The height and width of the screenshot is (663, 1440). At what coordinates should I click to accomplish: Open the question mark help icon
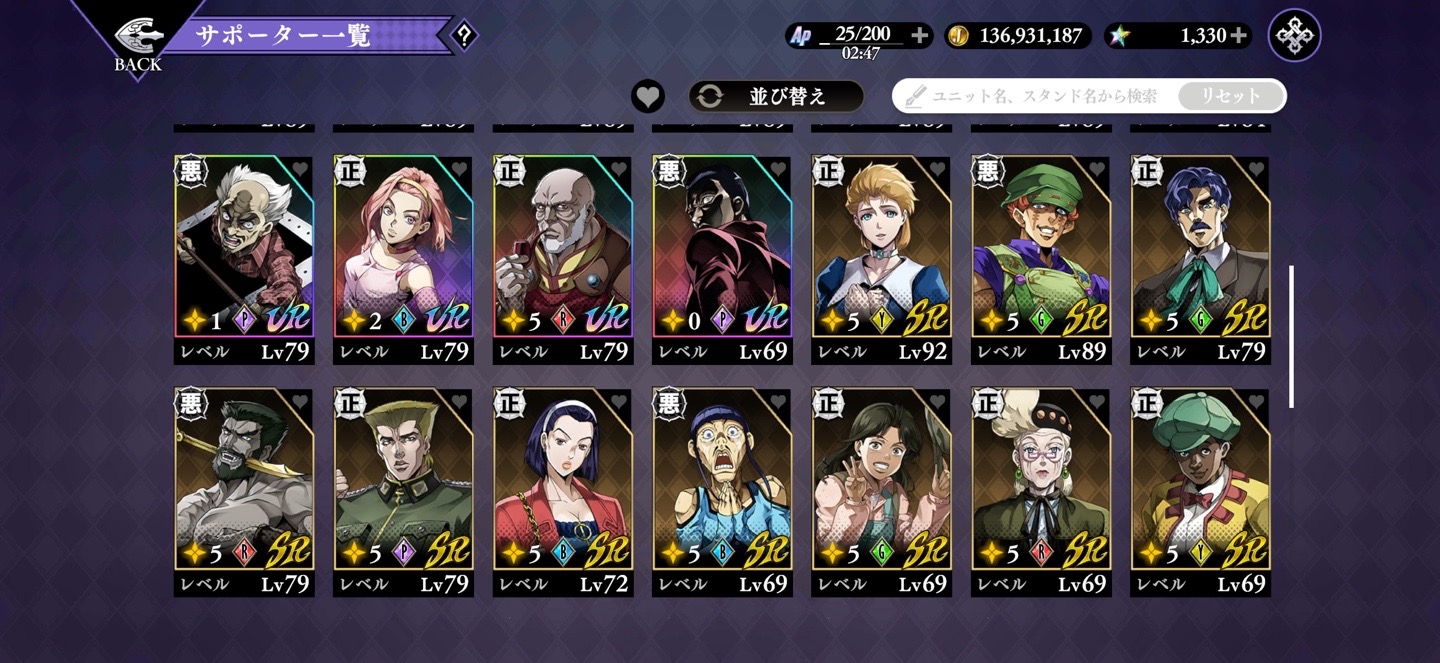coord(463,36)
